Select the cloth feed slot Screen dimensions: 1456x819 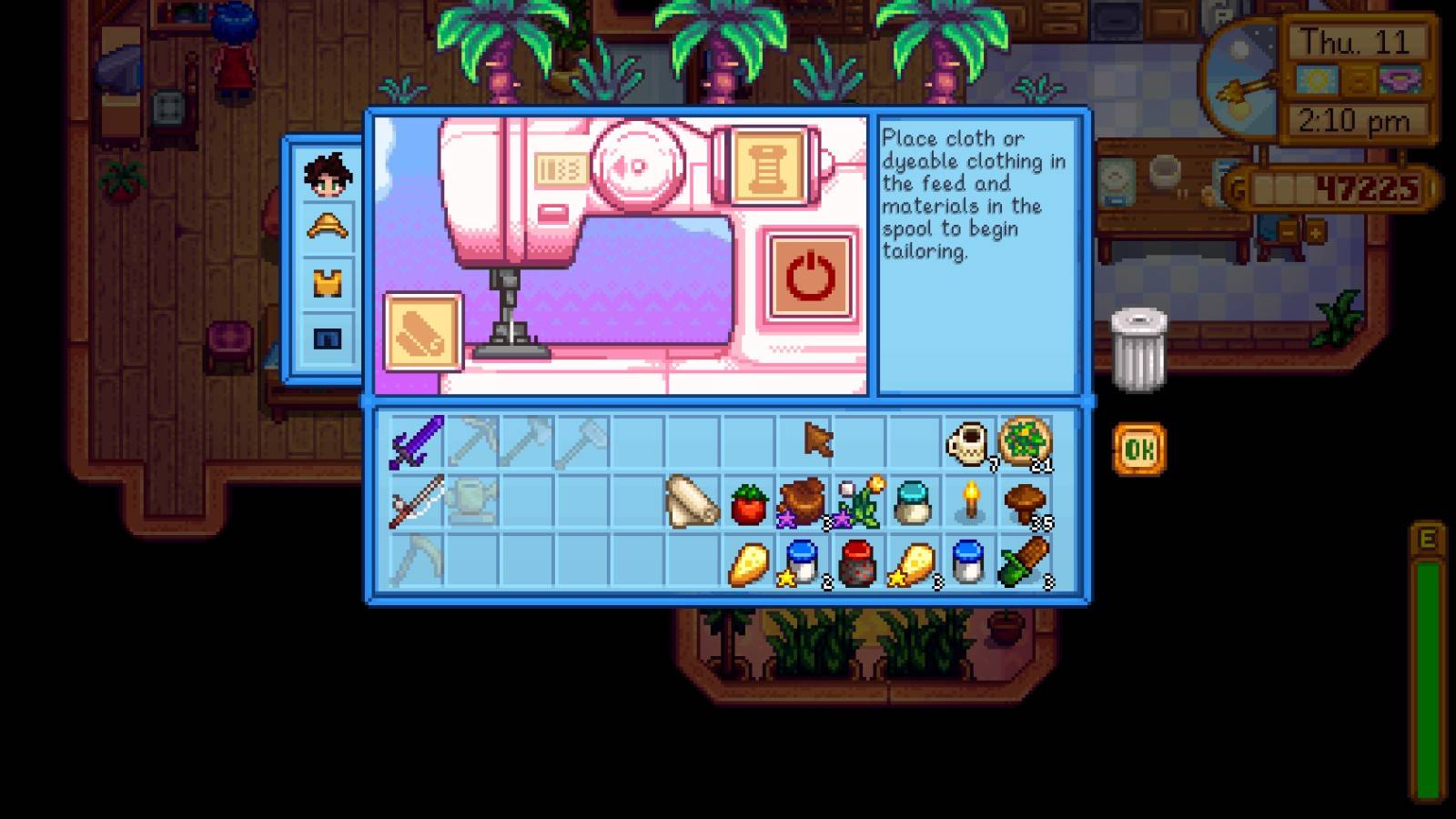423,331
